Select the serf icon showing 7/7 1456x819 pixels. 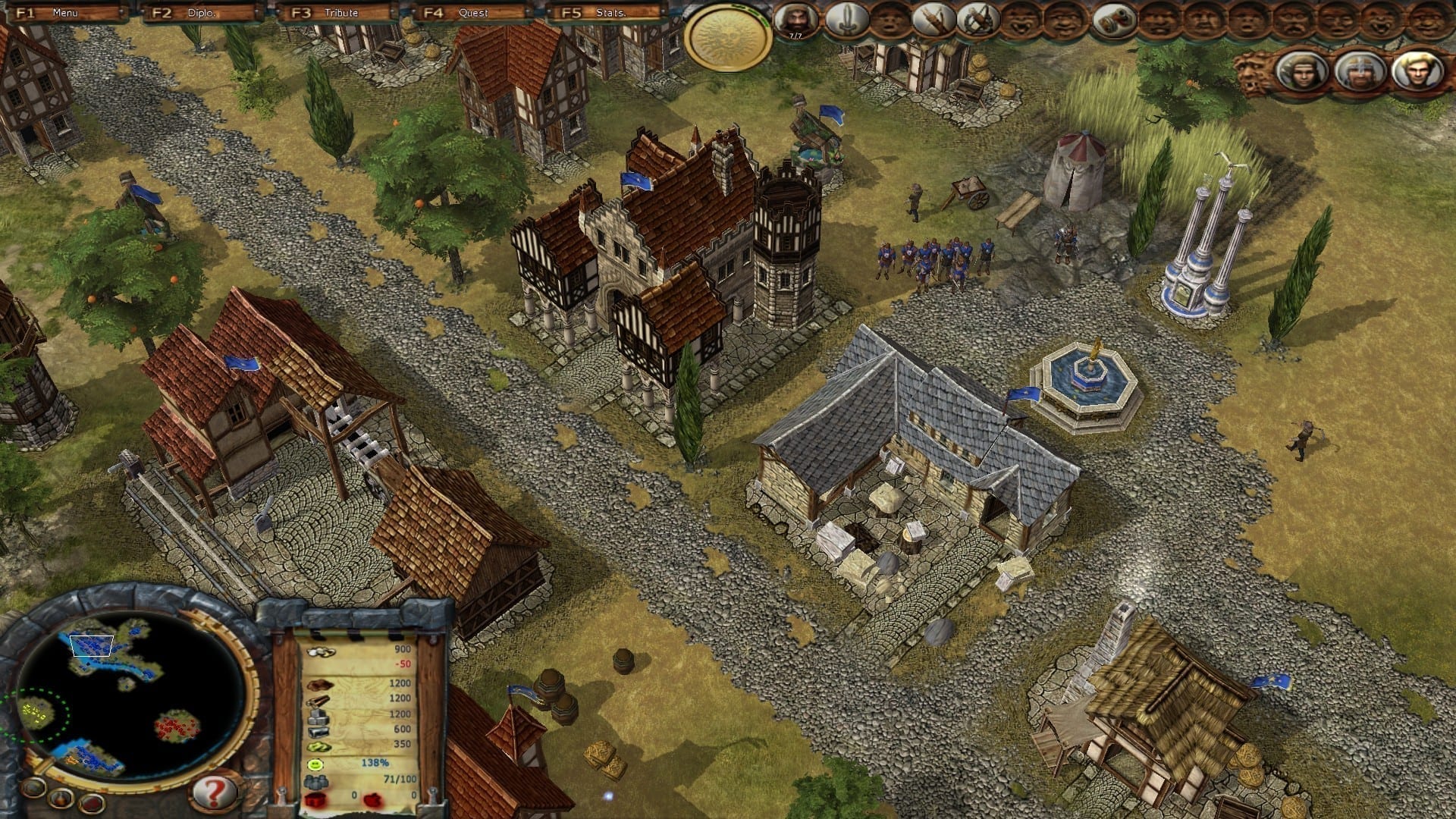coord(797,20)
